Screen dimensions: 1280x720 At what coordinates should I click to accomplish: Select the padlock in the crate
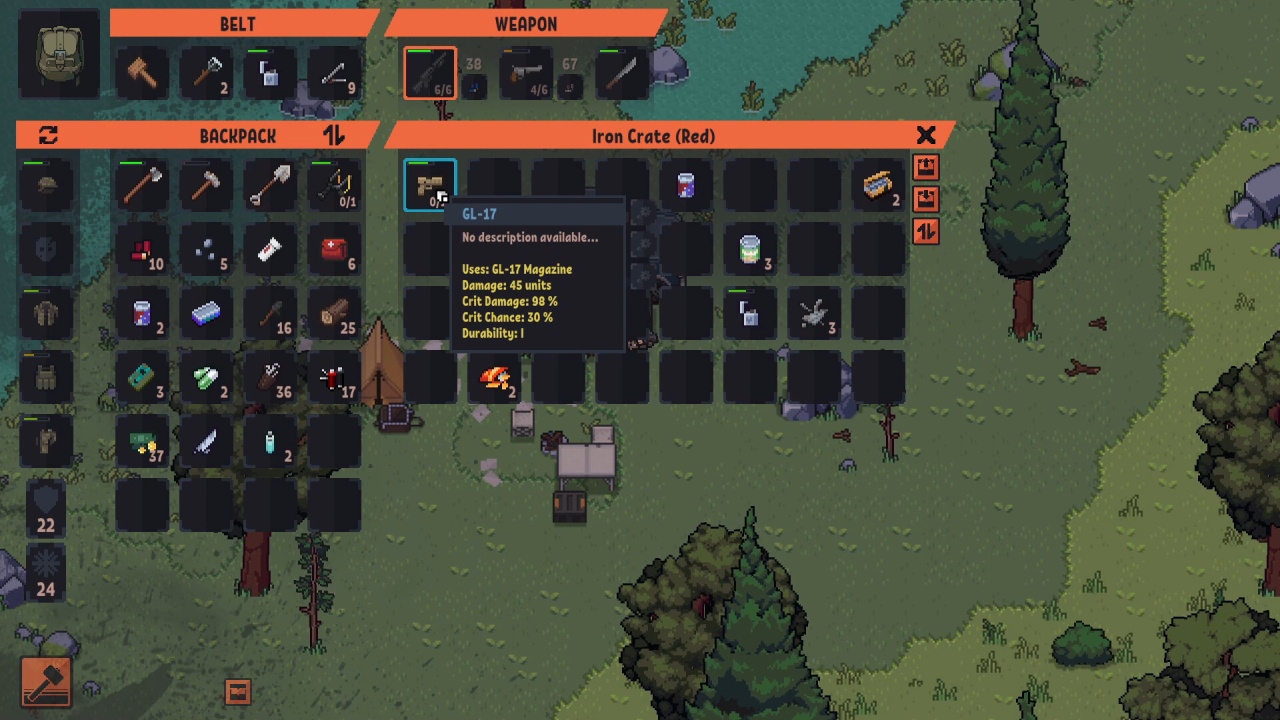tap(750, 313)
